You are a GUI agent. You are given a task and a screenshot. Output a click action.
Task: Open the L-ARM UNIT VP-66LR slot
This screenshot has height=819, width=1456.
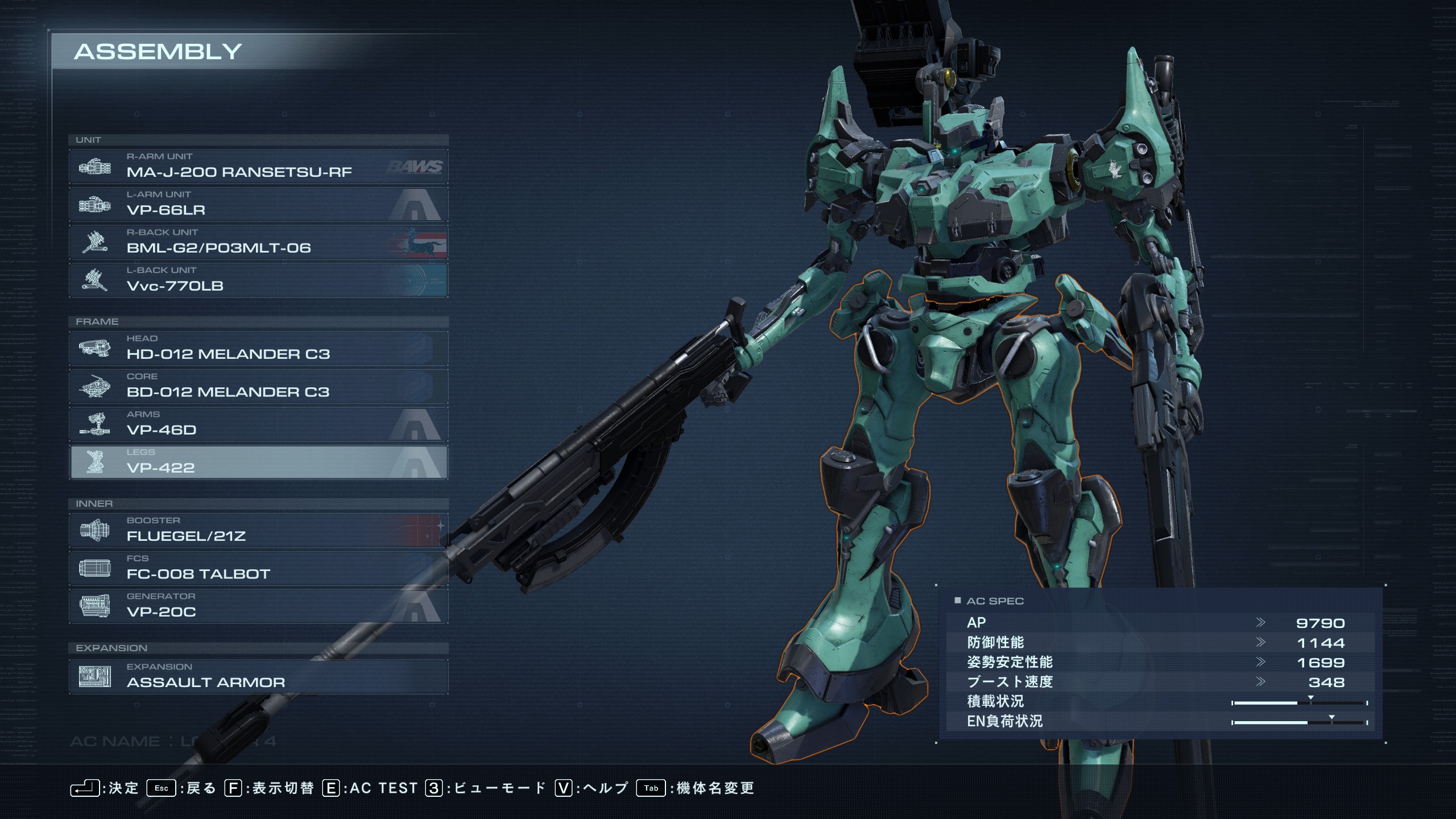click(258, 204)
